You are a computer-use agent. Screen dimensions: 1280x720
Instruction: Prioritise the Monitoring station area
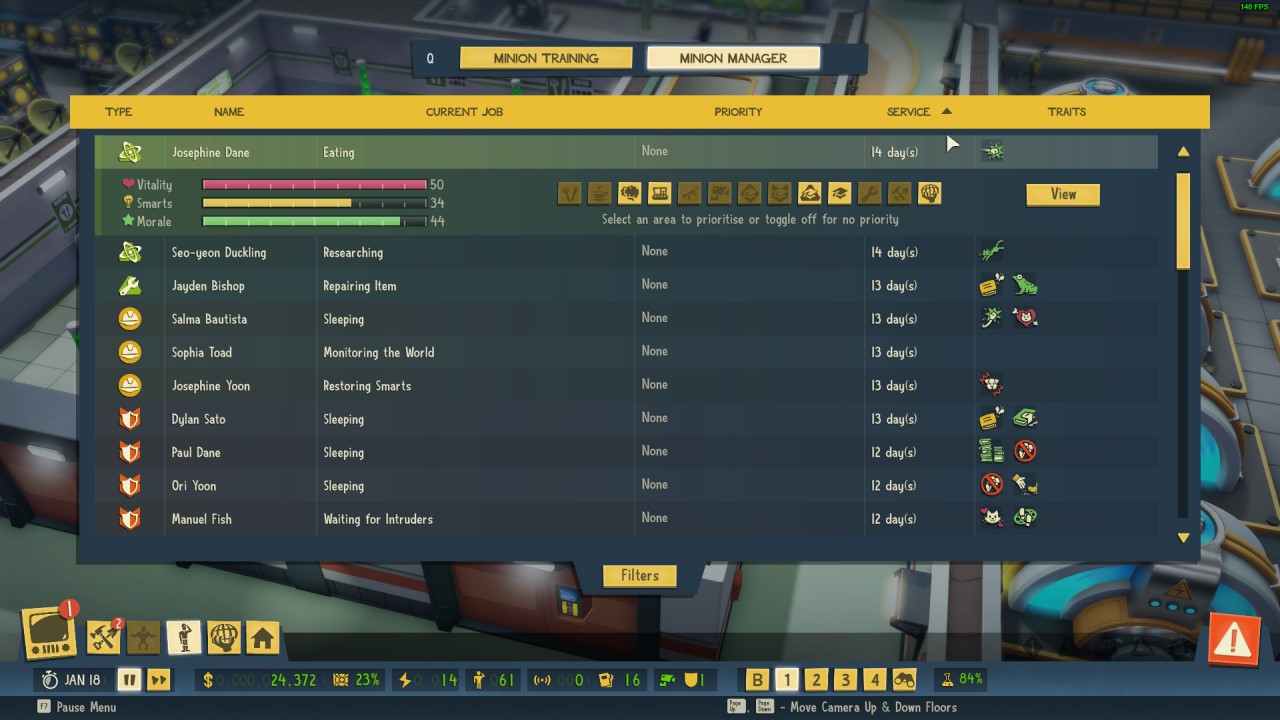pos(661,193)
